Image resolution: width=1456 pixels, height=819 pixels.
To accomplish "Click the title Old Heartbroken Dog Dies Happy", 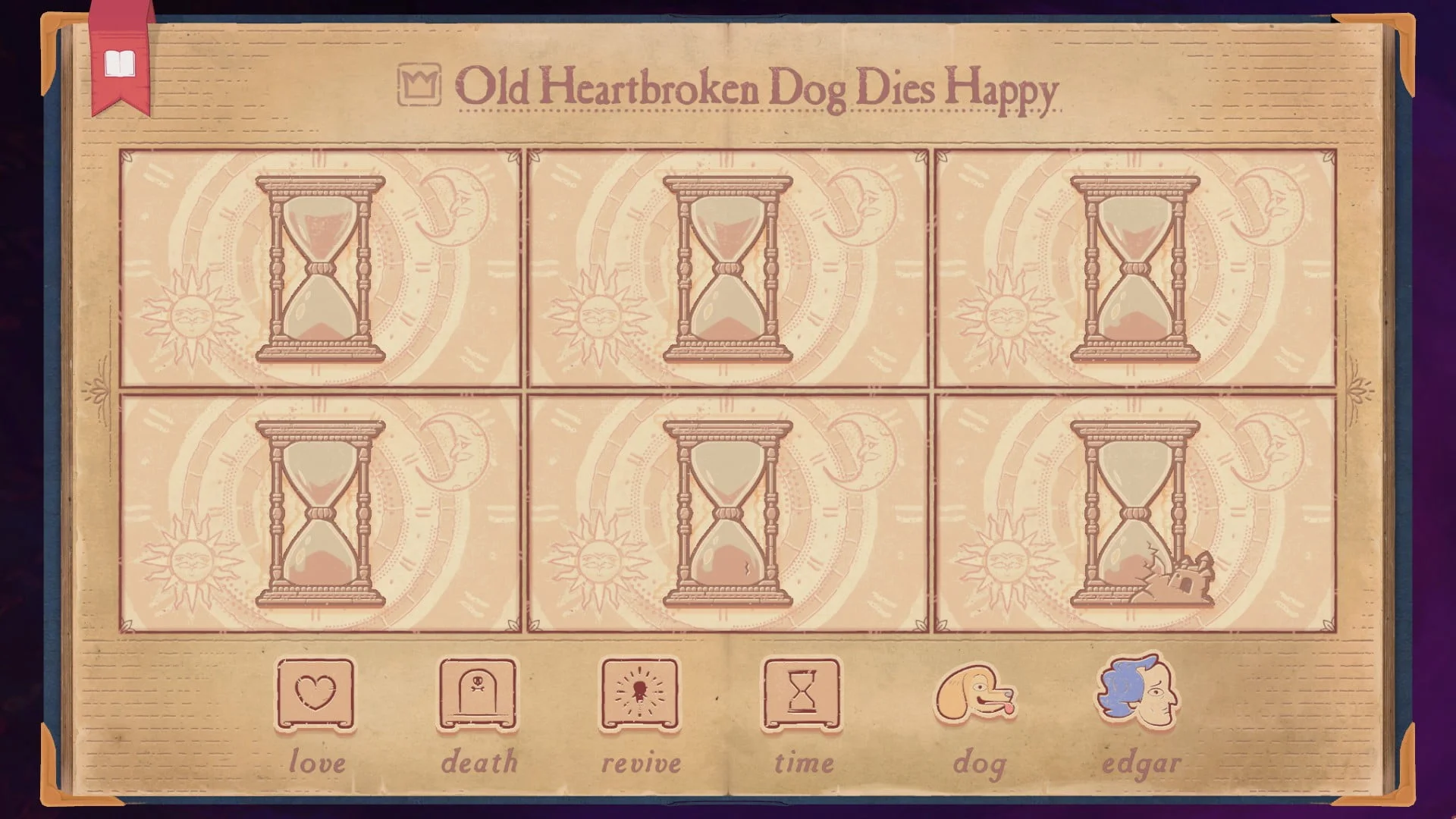I will coord(758,91).
